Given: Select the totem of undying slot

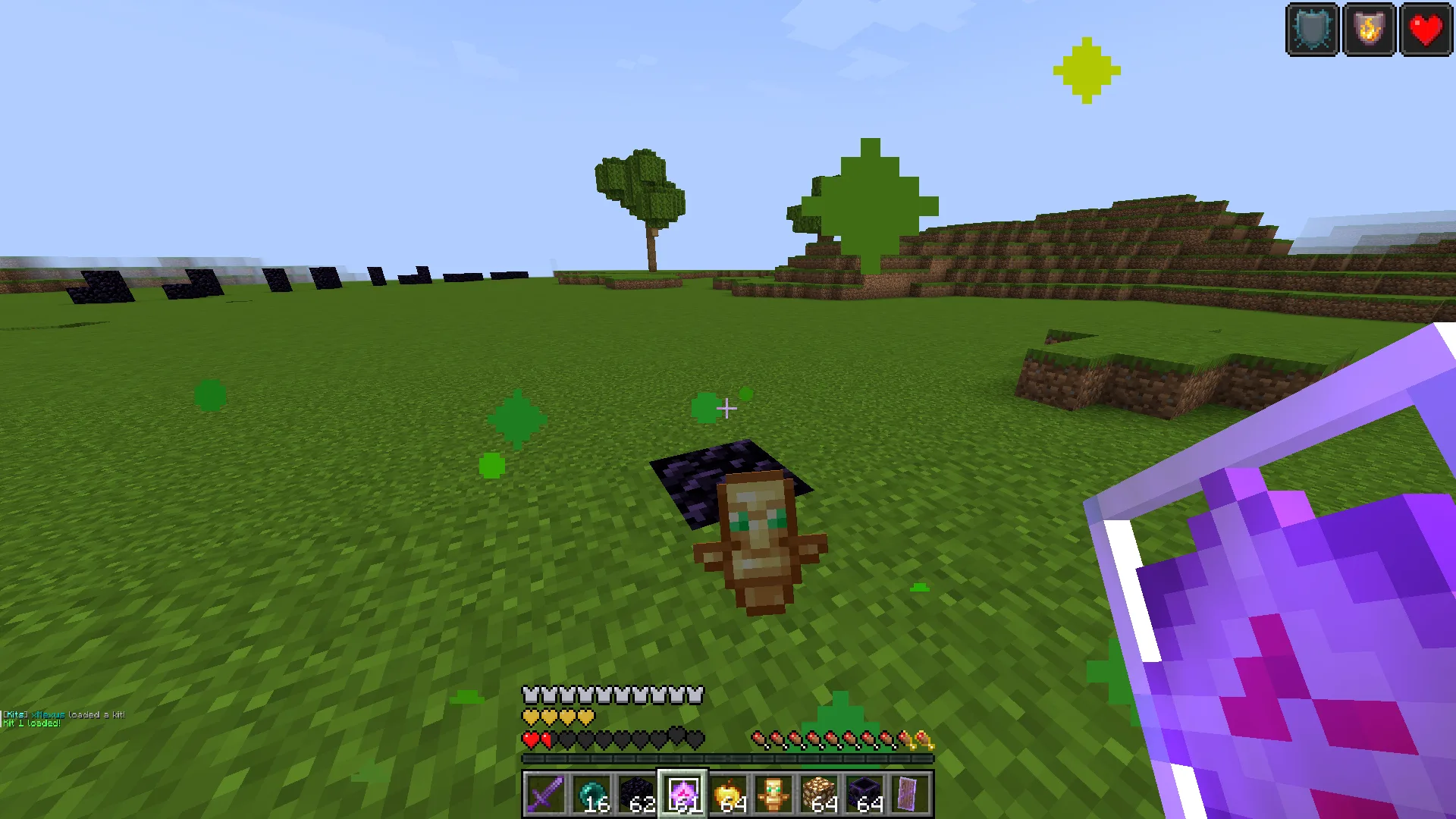Looking at the screenshot, I should pyautogui.click(x=773, y=794).
